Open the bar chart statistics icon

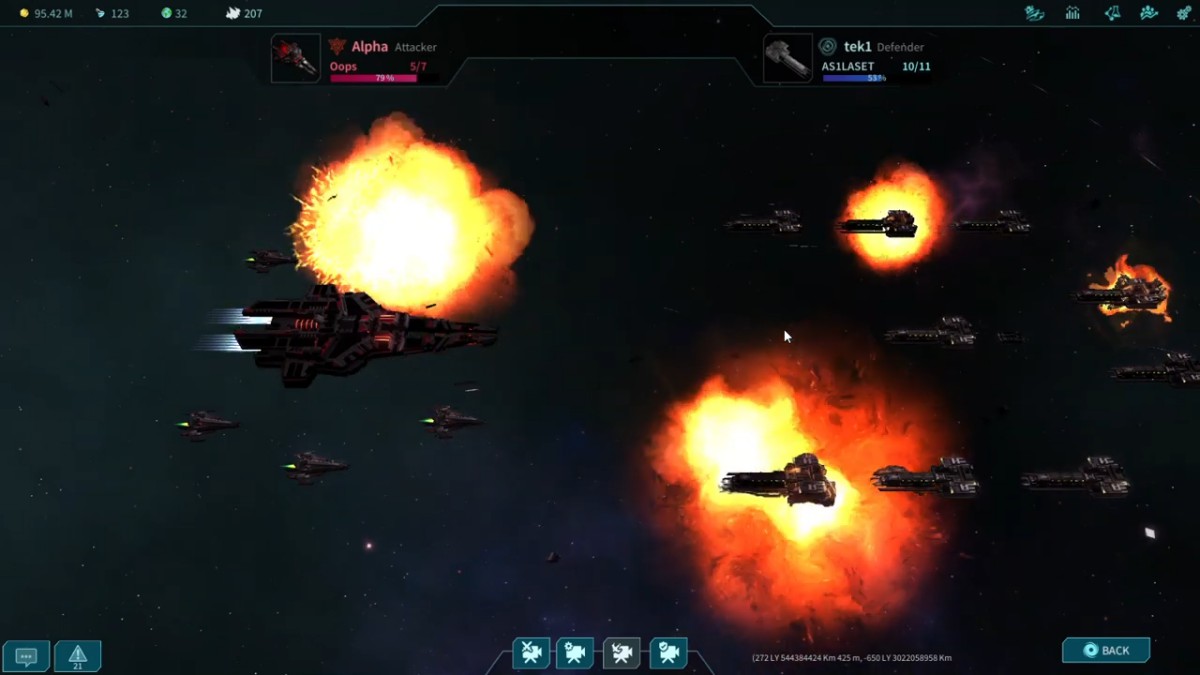pyautogui.click(x=1073, y=13)
